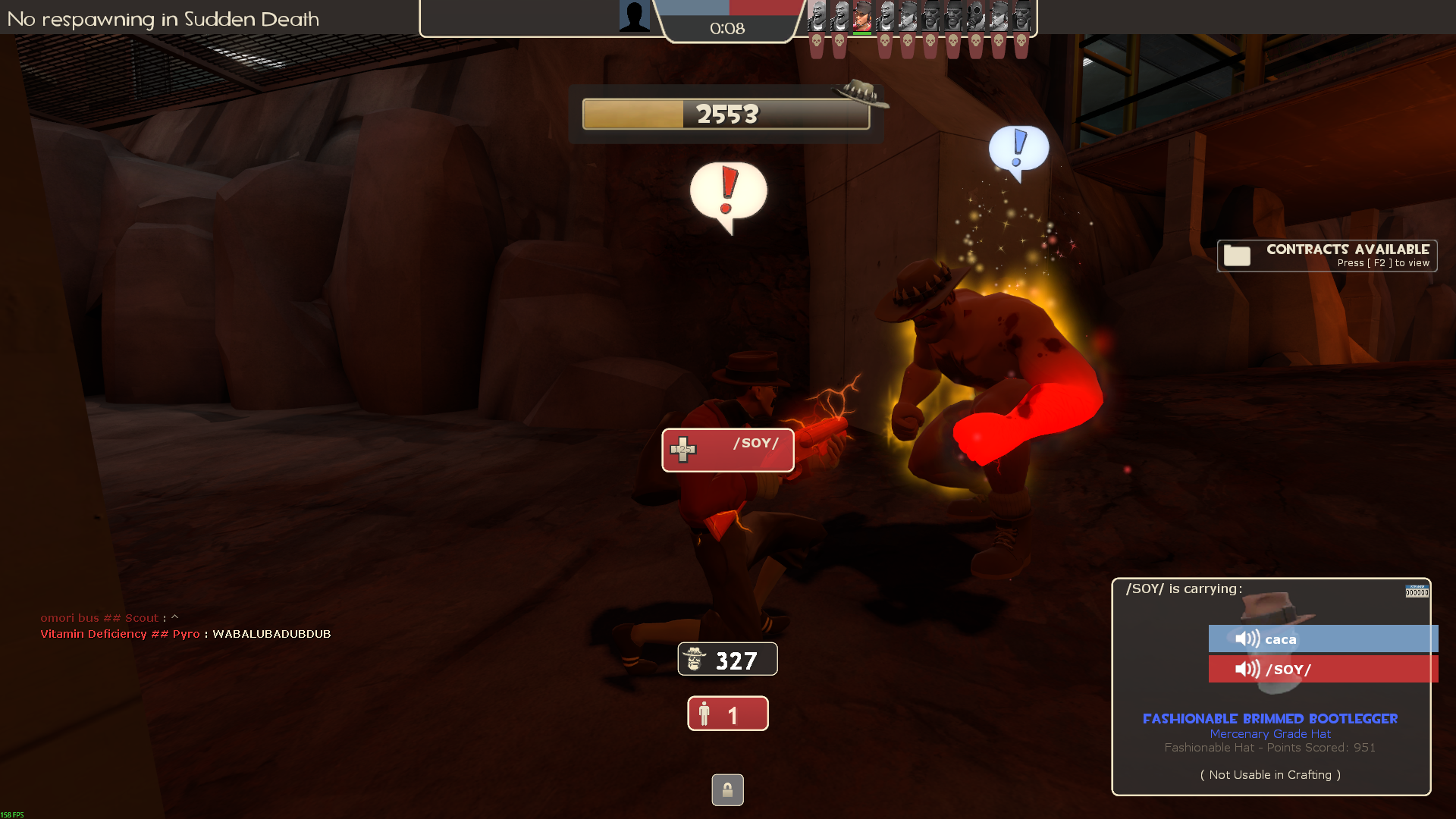This screenshot has height=819, width=1456.
Task: Click the /SOY/ target name panel
Action: 727,450
